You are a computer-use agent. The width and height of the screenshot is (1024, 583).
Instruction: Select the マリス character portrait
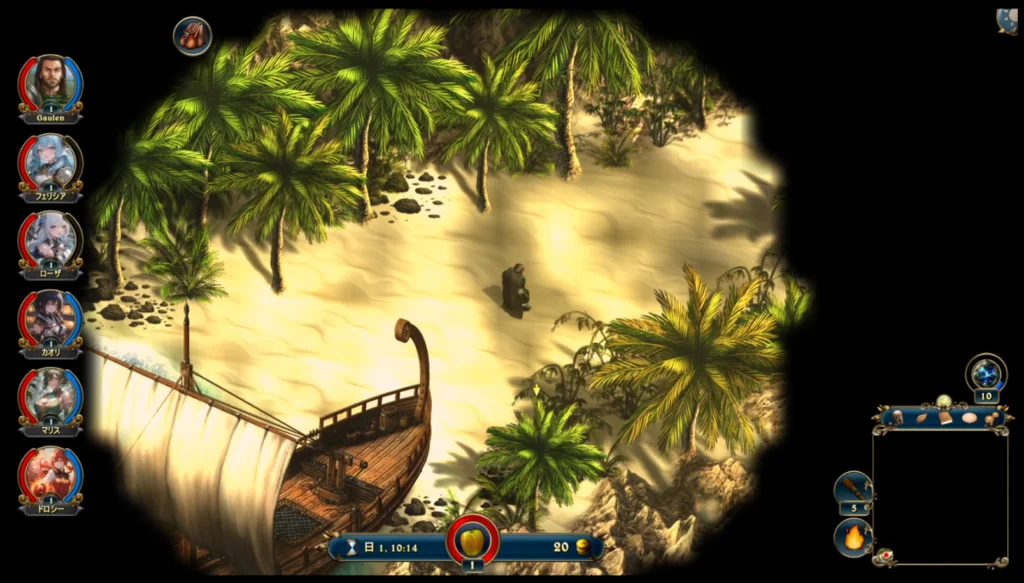[50, 395]
